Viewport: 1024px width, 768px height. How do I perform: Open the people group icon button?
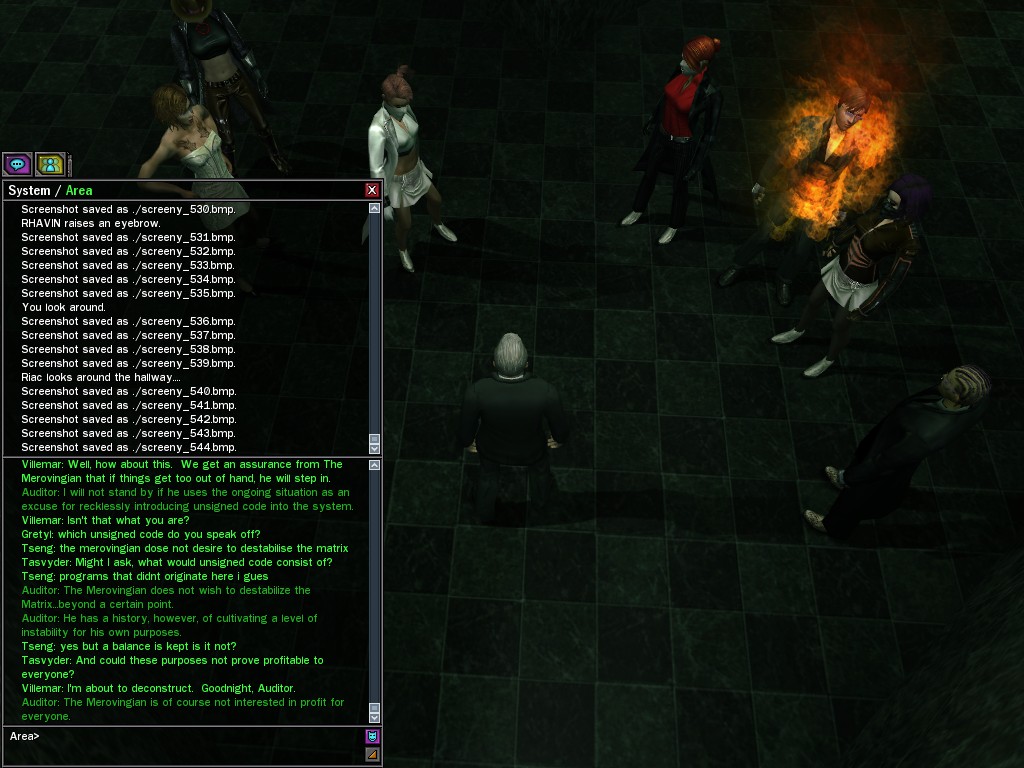point(50,164)
